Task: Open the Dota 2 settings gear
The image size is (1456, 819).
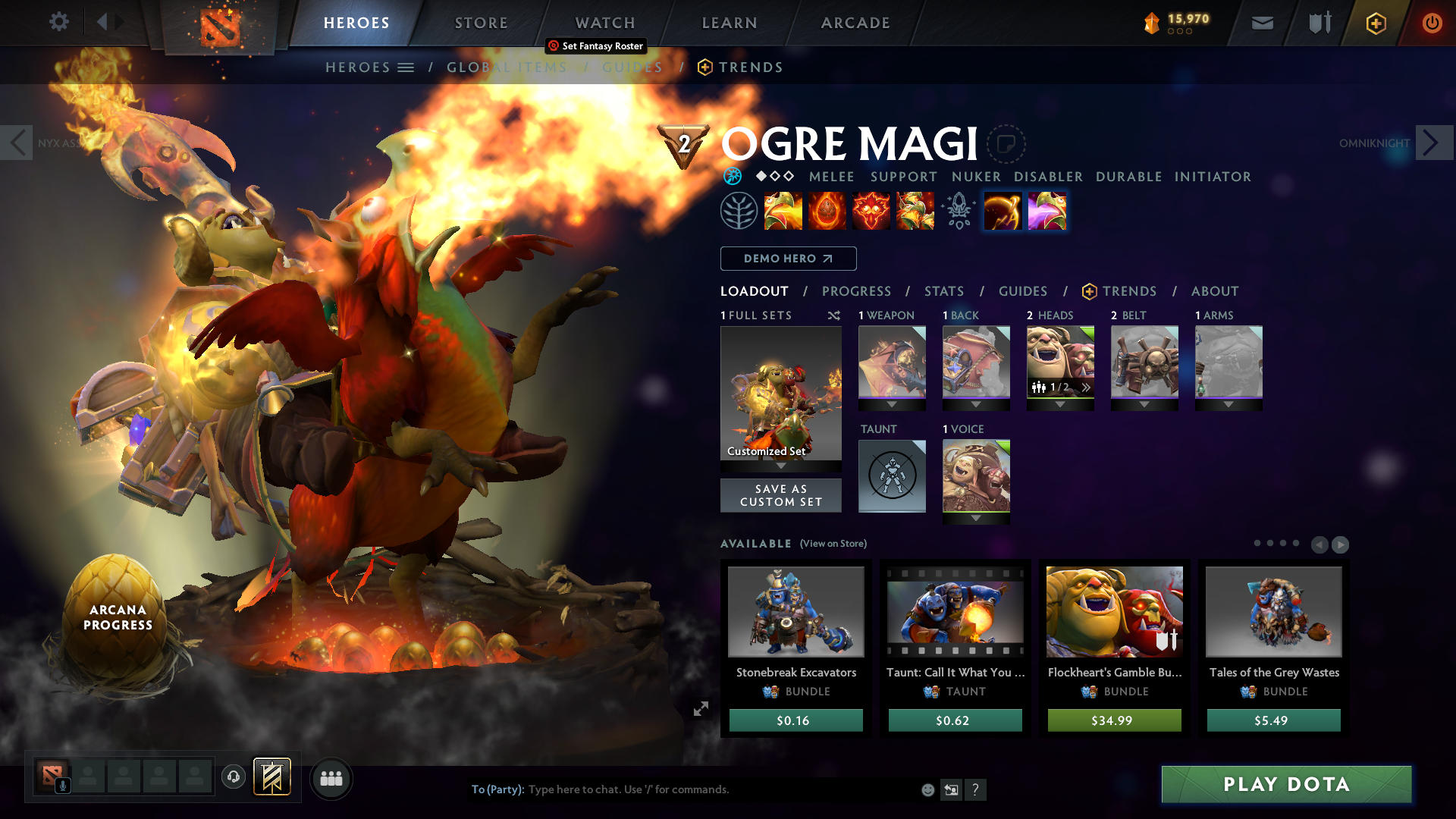Action: [59, 22]
